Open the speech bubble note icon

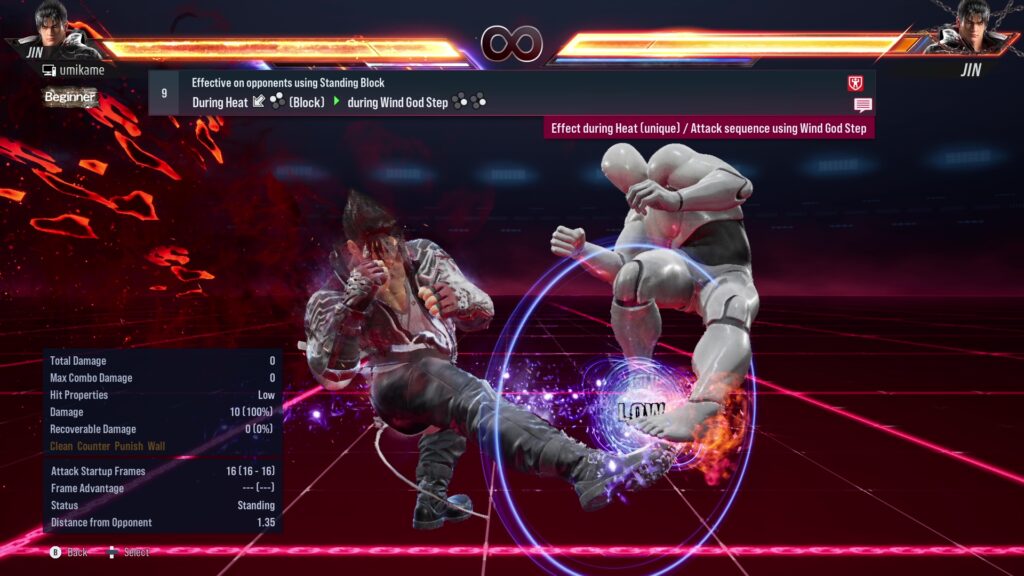click(862, 105)
